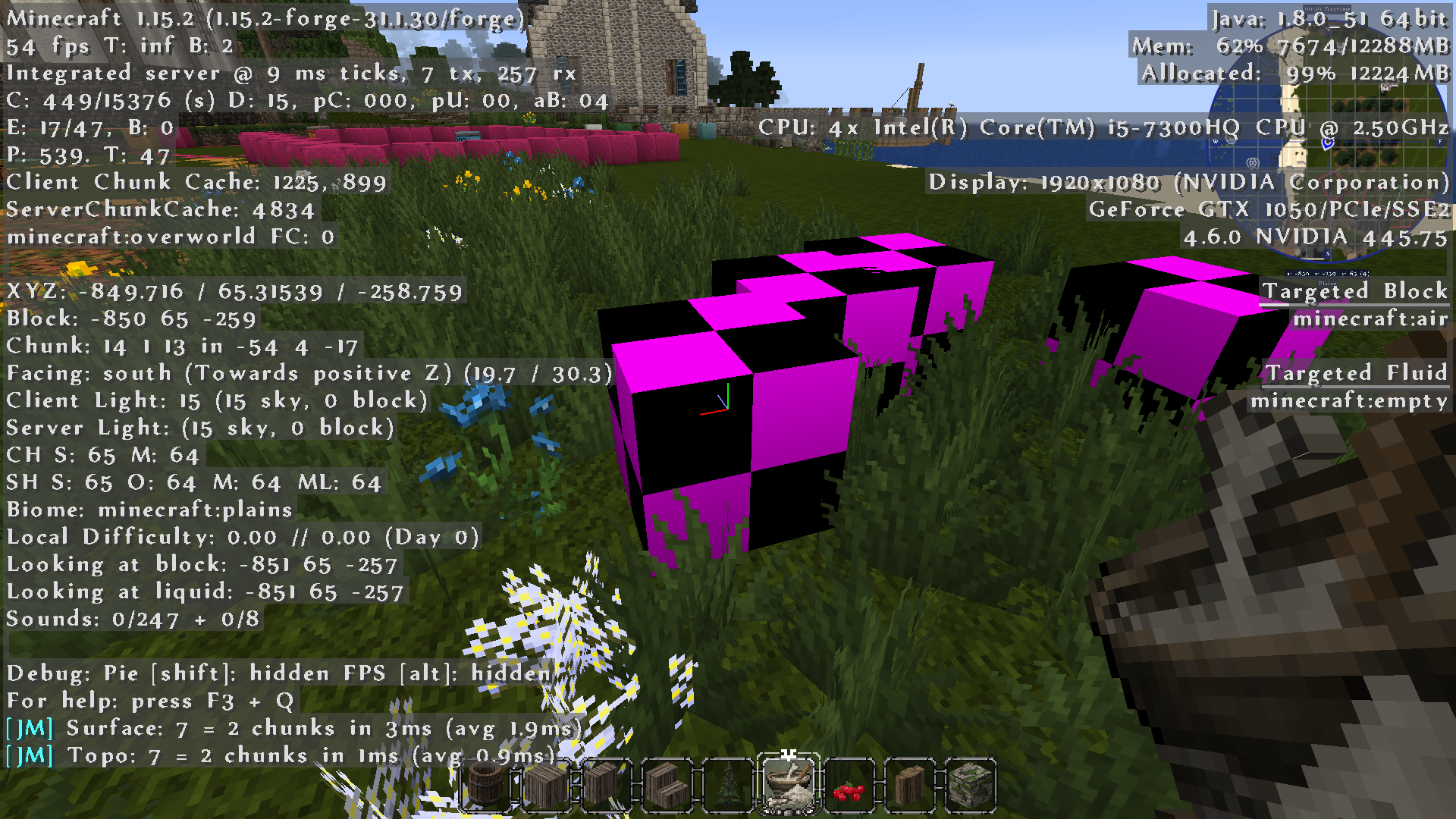Viewport: 1456px width, 819px height.
Task: Click the mortar and pestle in the selected slot
Action: (790, 785)
